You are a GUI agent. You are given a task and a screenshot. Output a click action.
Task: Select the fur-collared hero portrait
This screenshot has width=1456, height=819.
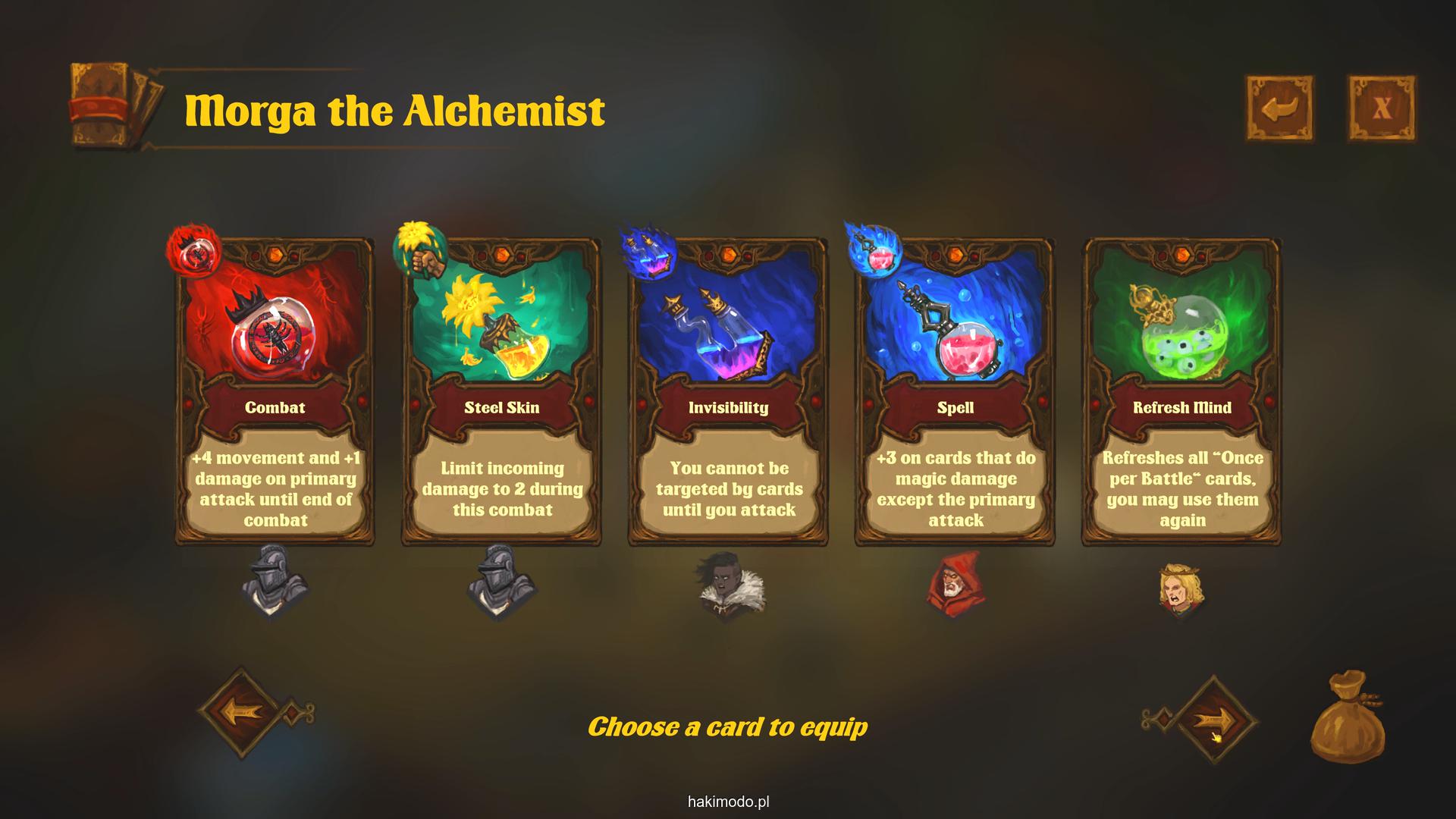pos(730,585)
